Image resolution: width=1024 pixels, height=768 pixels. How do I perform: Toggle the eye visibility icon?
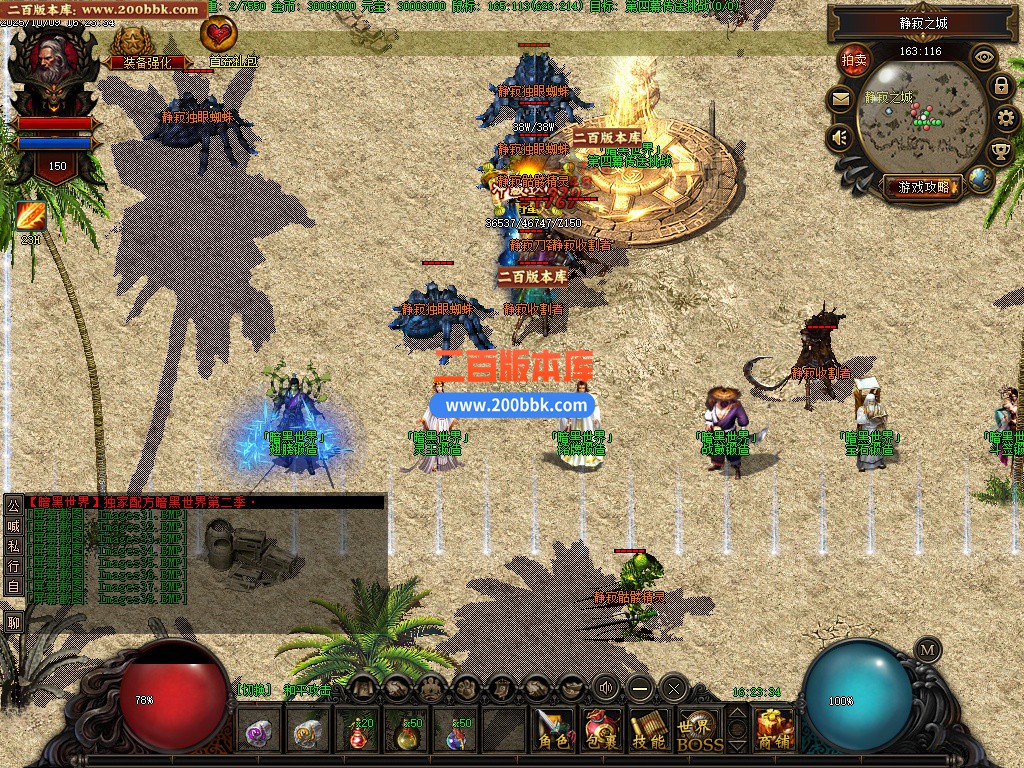point(984,56)
